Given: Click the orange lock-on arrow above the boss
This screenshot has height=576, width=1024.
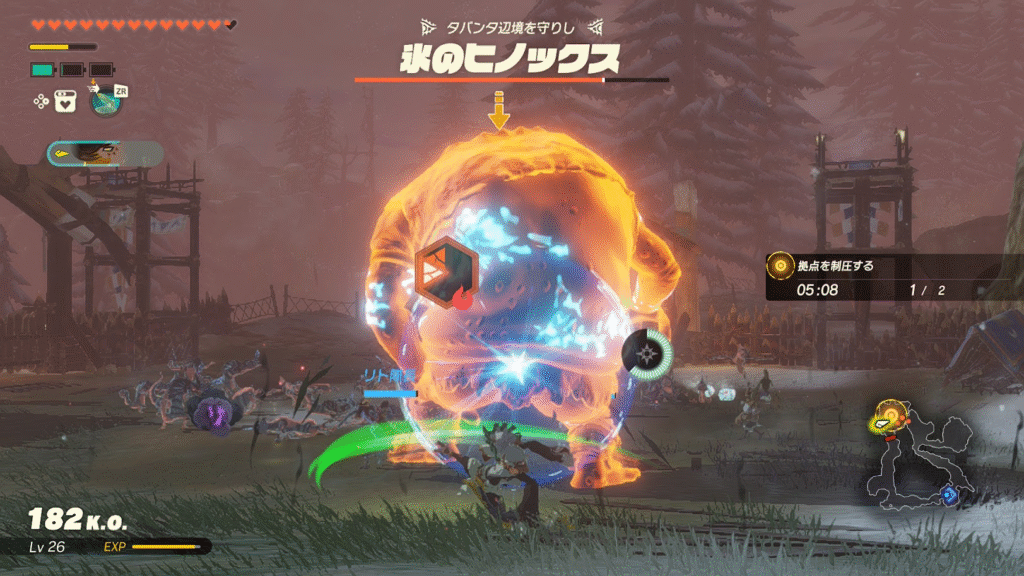Looking at the screenshot, I should (498, 112).
